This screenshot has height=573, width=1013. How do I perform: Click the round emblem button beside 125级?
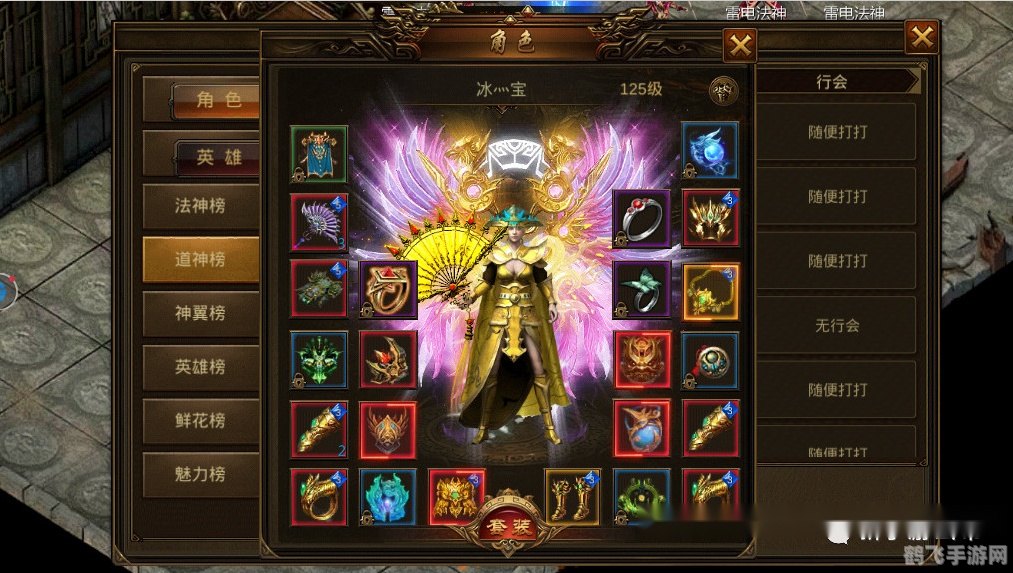pos(722,91)
